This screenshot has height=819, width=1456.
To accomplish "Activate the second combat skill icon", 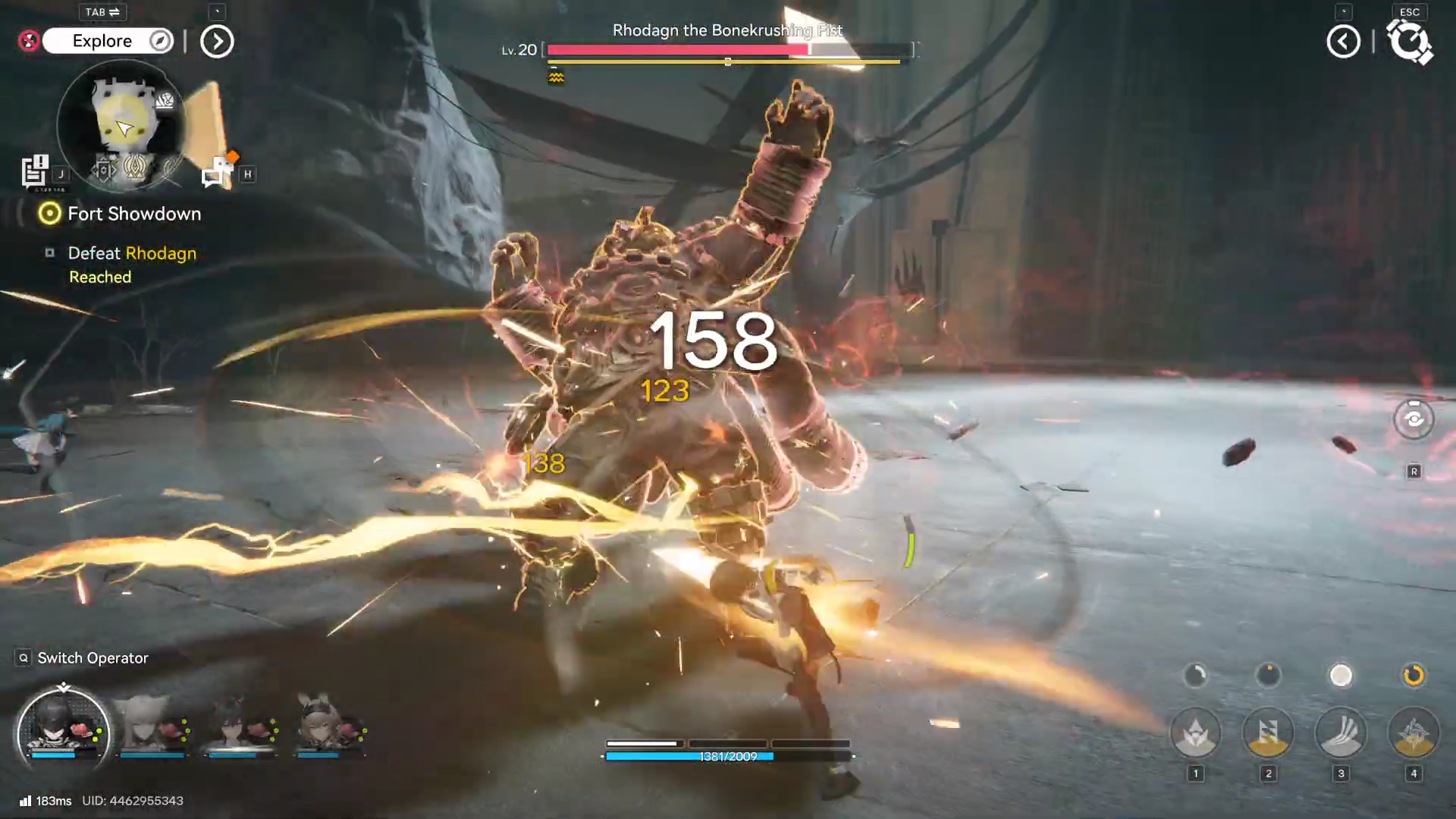I will click(1268, 733).
